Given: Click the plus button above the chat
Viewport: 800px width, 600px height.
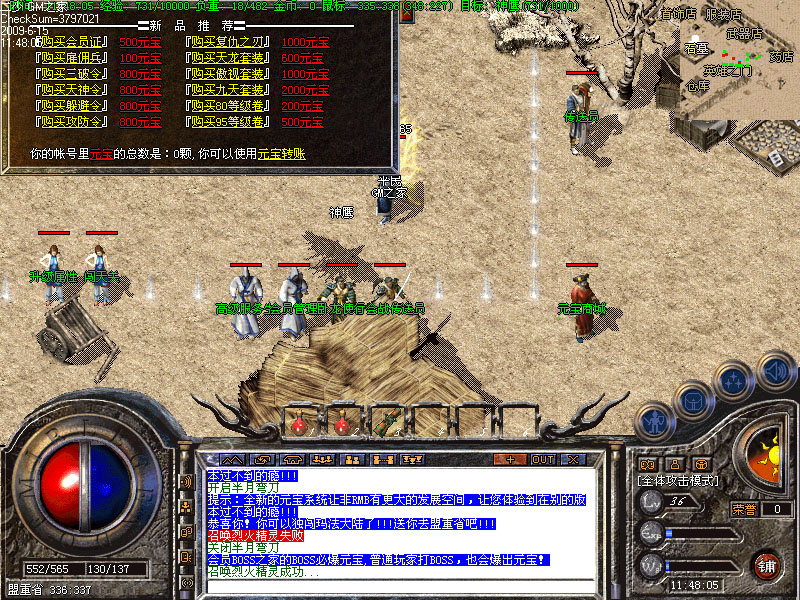Looking at the screenshot, I should pyautogui.click(x=510, y=459).
